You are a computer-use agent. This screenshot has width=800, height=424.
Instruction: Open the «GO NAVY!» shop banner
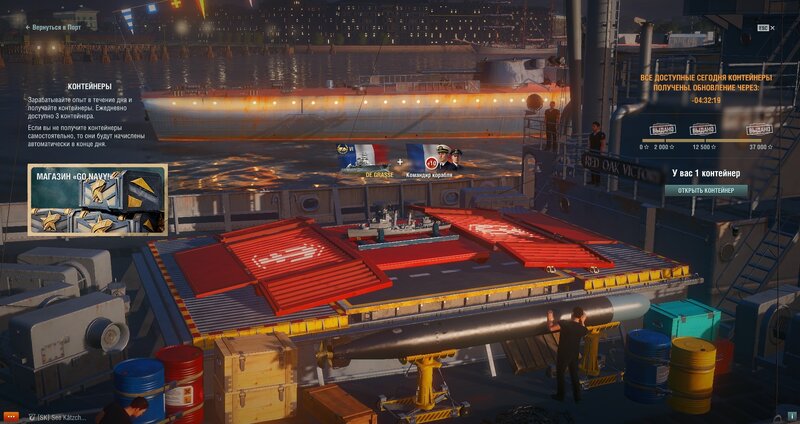97,201
